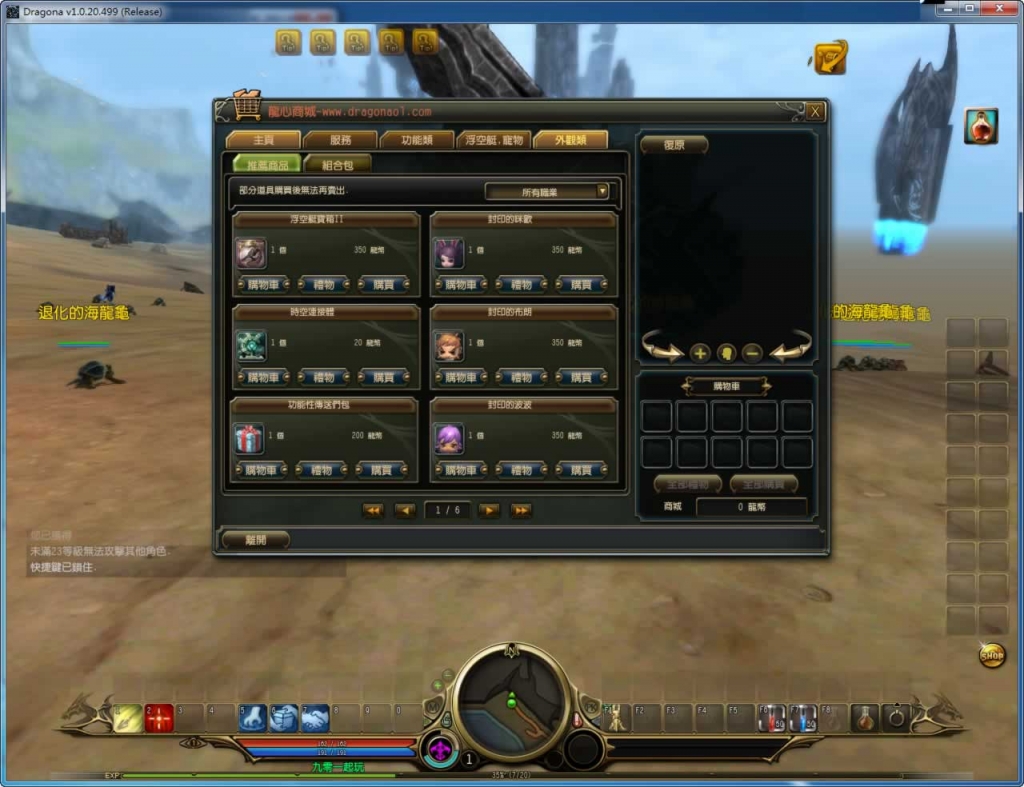Close the Dragona game window
This screenshot has width=1024, height=787.
tap(997, 9)
